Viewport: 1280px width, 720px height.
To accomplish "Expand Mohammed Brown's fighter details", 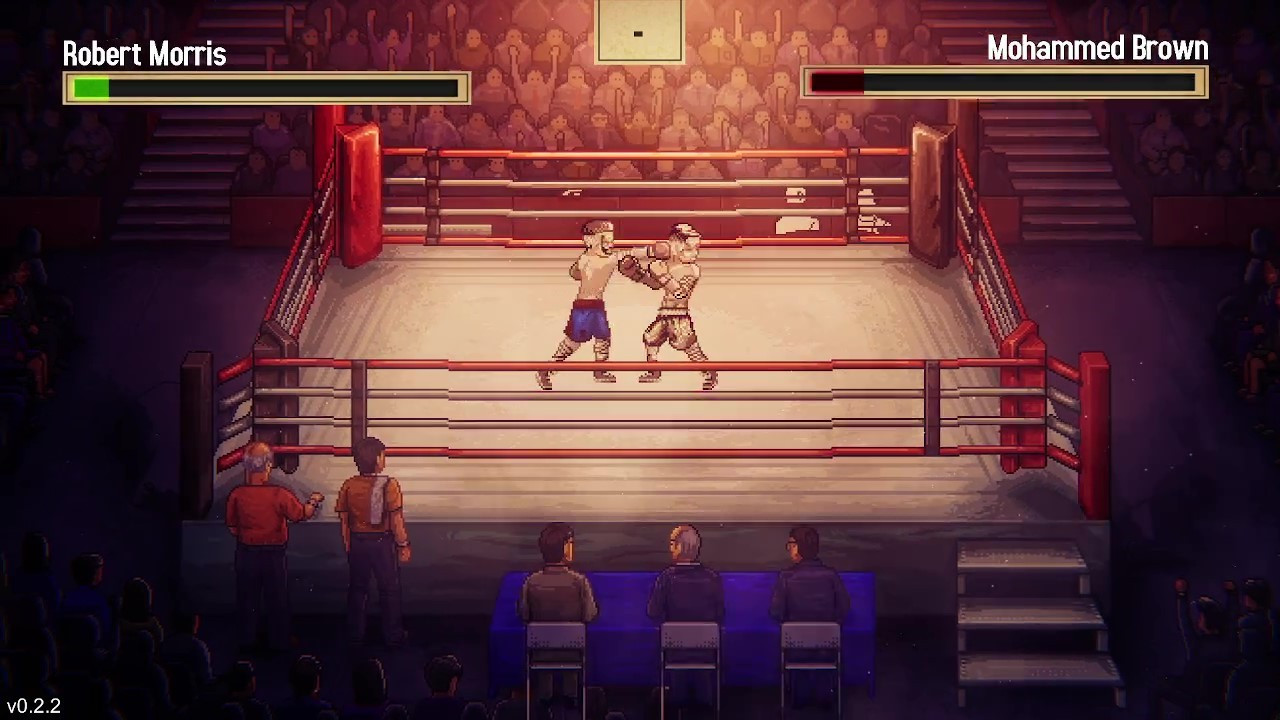I will tap(1097, 48).
